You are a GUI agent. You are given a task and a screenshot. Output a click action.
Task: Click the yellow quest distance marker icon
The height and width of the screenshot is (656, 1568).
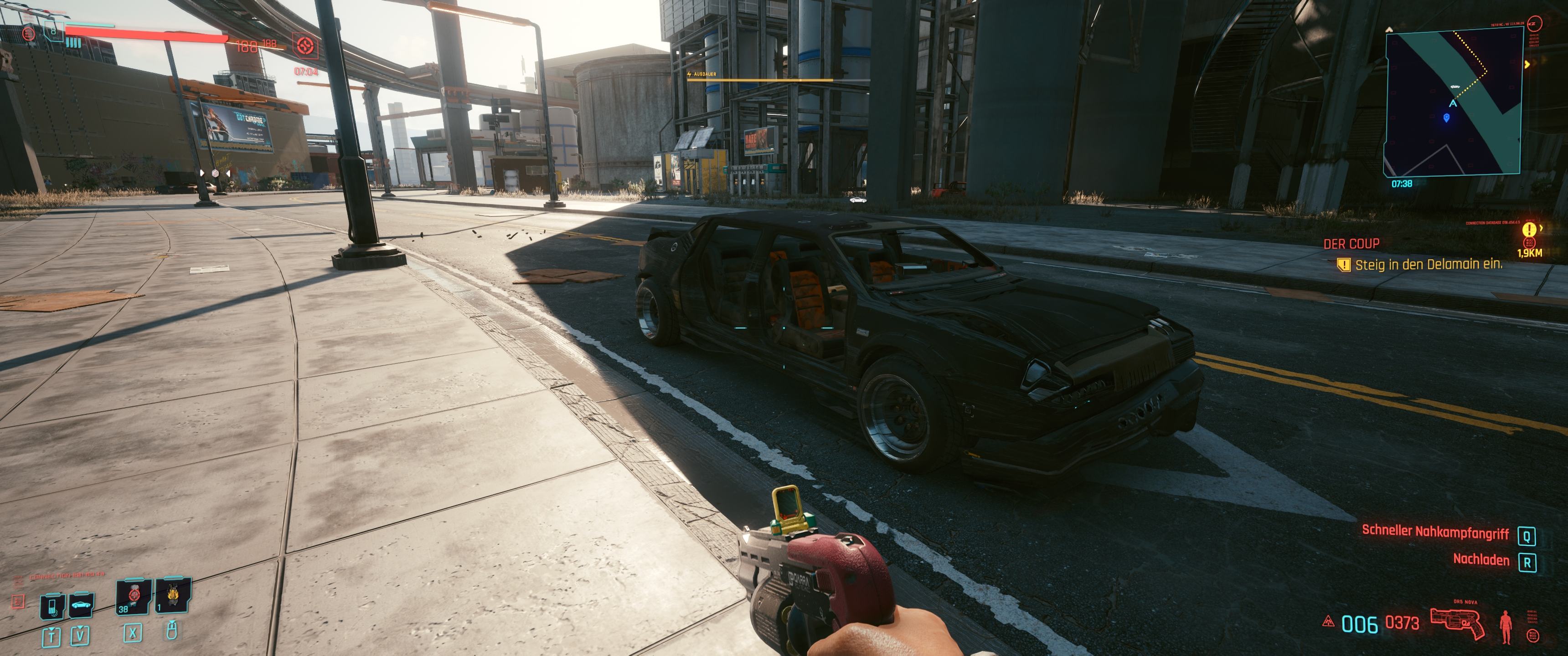1528,231
